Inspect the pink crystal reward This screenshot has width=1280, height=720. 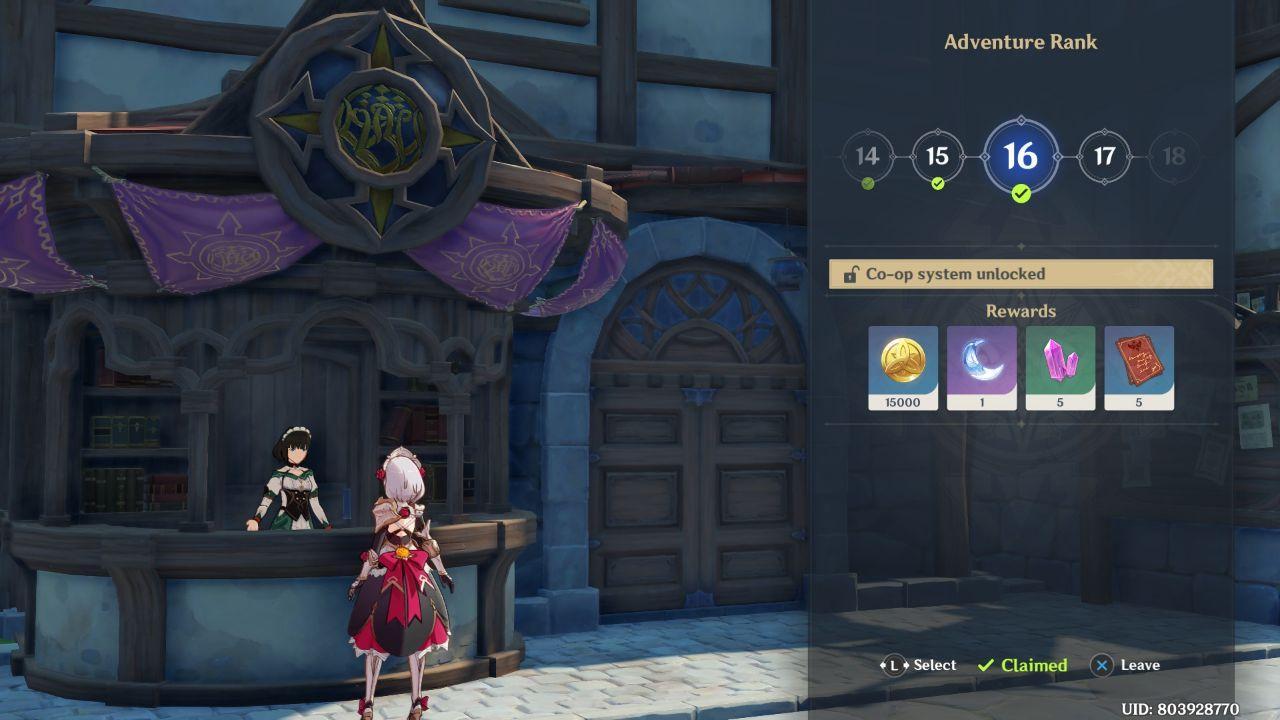coord(1060,367)
